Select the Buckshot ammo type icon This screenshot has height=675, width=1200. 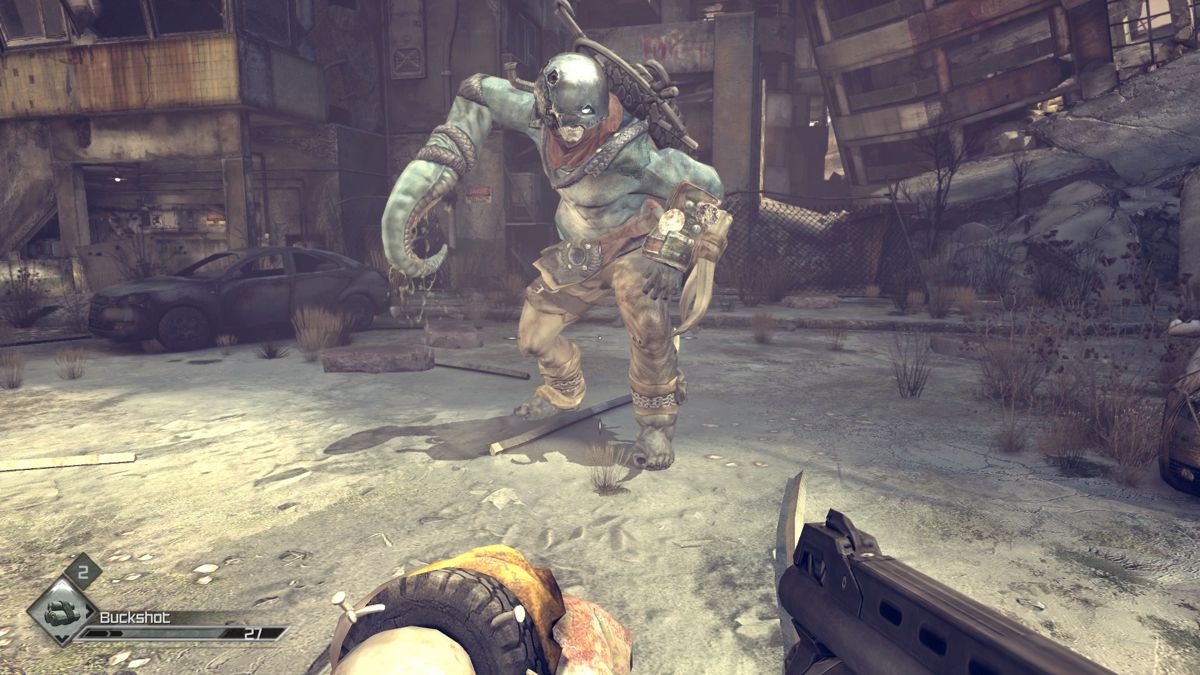coord(62,611)
